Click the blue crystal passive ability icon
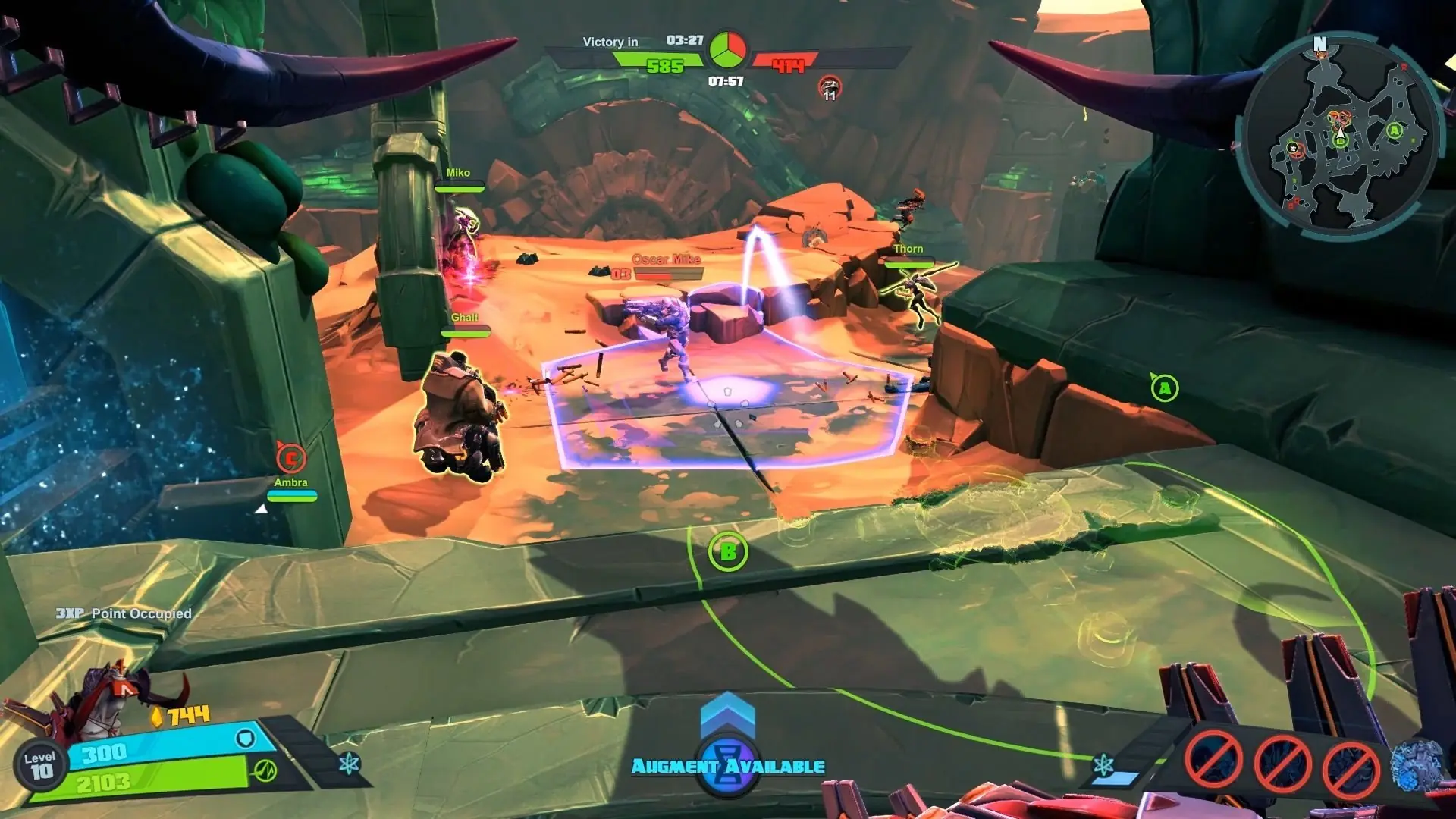The width and height of the screenshot is (1456, 819). pyautogui.click(x=1414, y=764)
